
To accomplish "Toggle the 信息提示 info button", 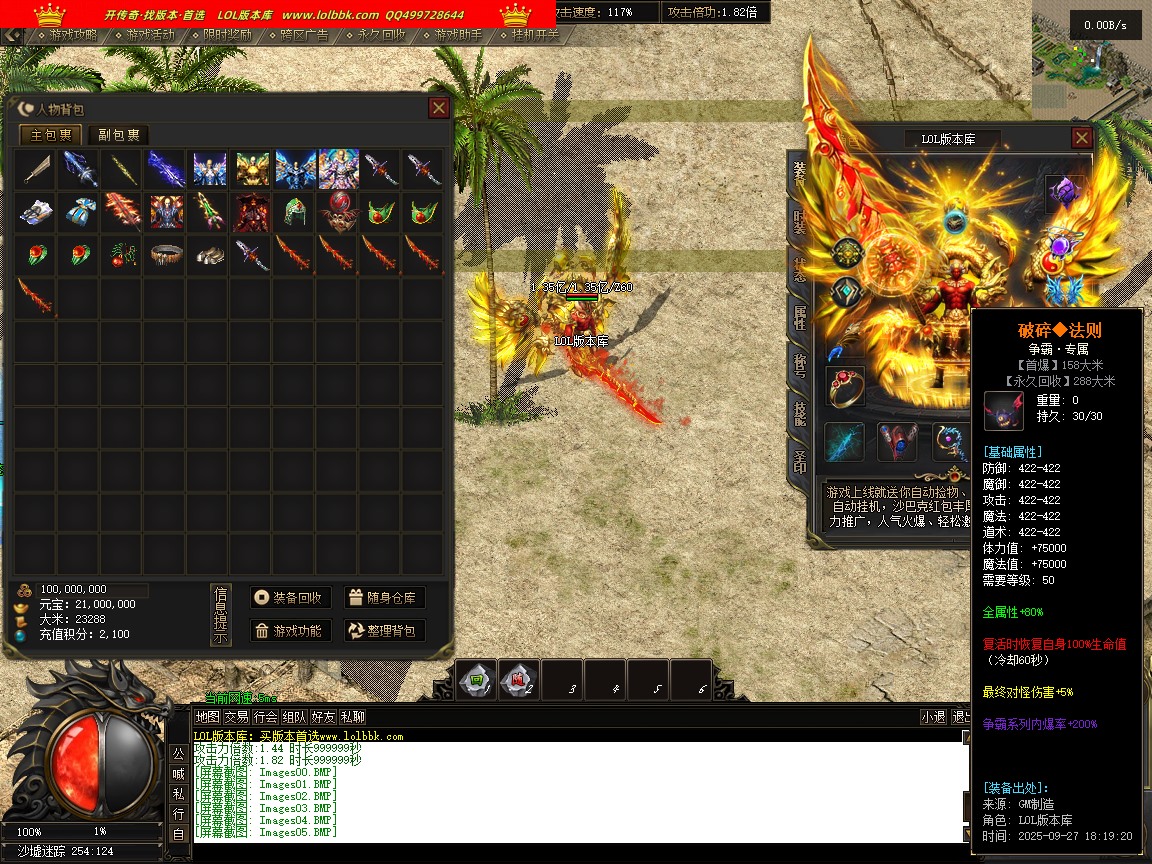I will pos(221,615).
